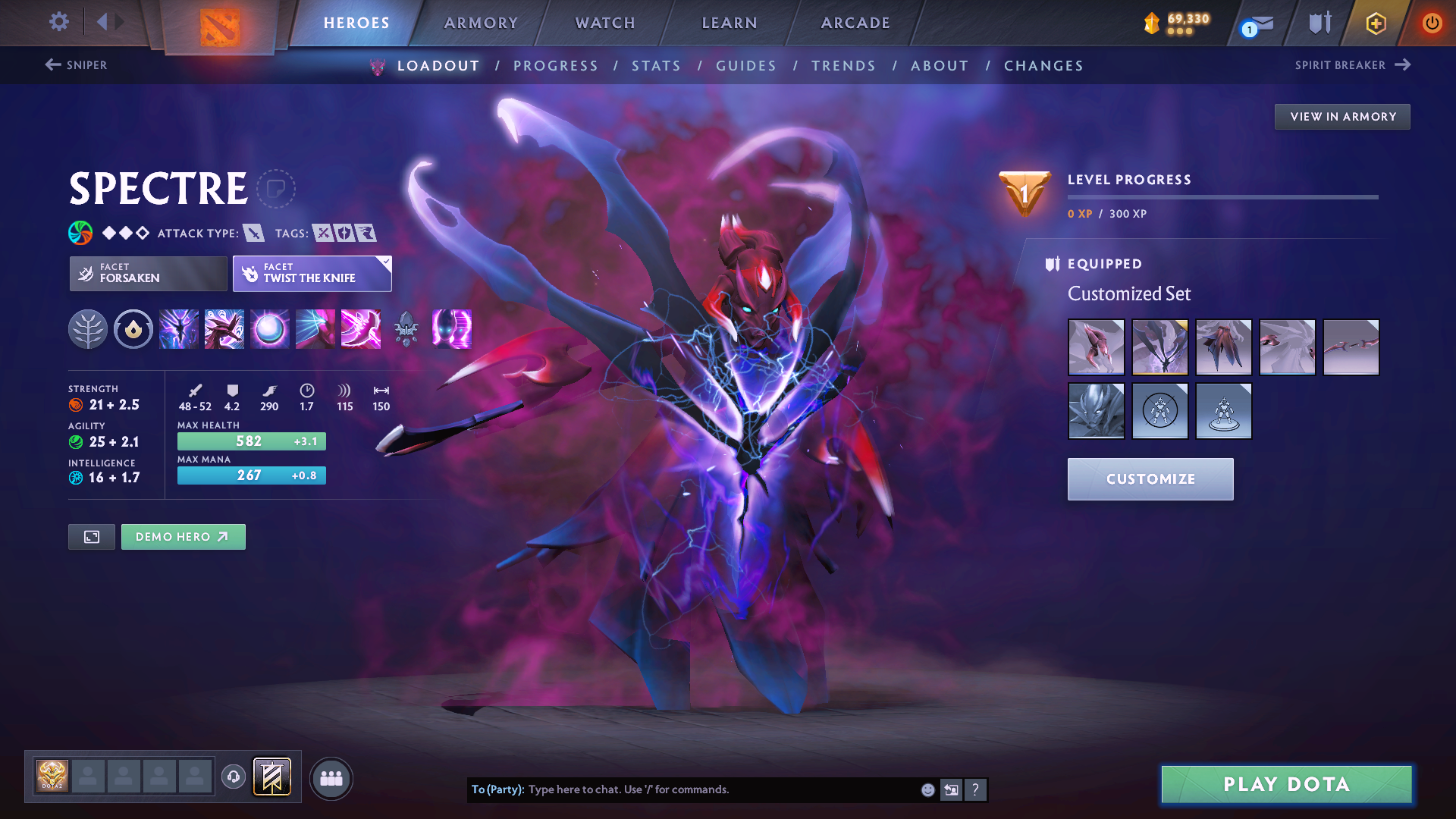This screenshot has width=1456, height=819.
Task: Open Spectre's talent tree icon
Action: [x=89, y=329]
